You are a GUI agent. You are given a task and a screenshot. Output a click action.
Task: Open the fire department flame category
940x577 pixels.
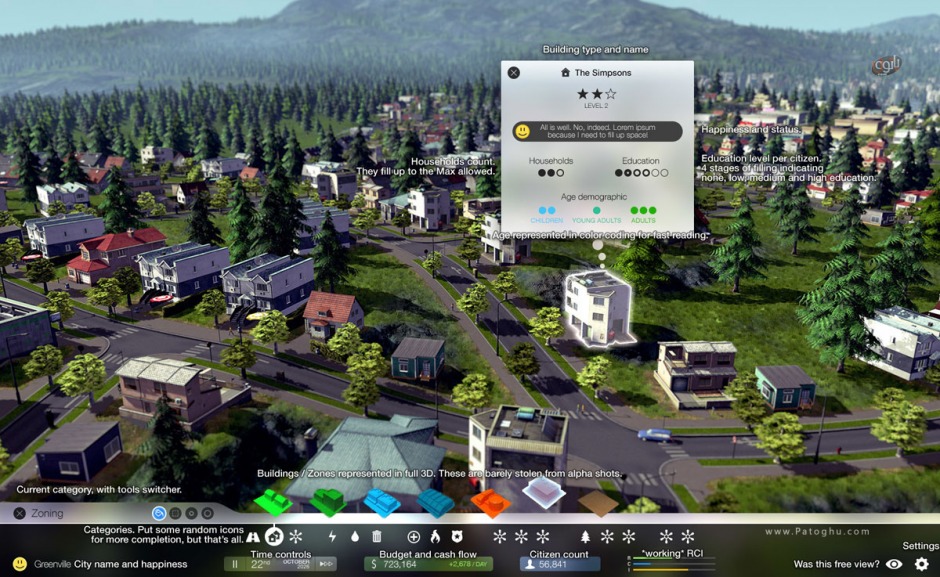tap(435, 537)
